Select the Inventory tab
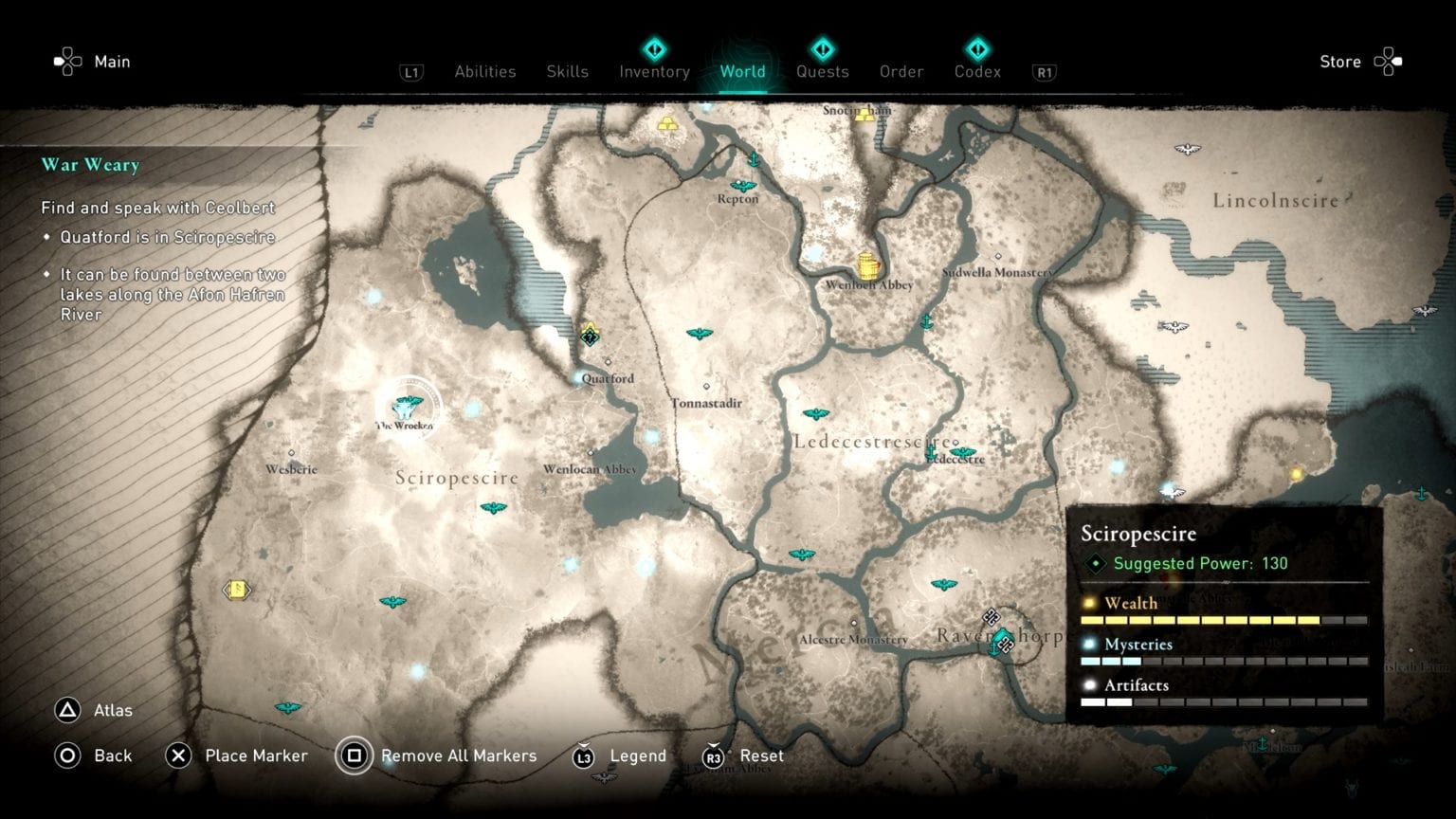The image size is (1456, 819). 654,72
